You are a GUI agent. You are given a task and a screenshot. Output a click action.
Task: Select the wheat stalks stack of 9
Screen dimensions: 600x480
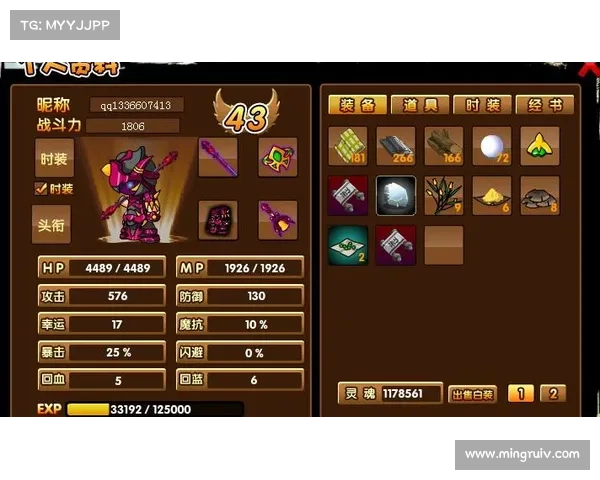[x=444, y=196]
